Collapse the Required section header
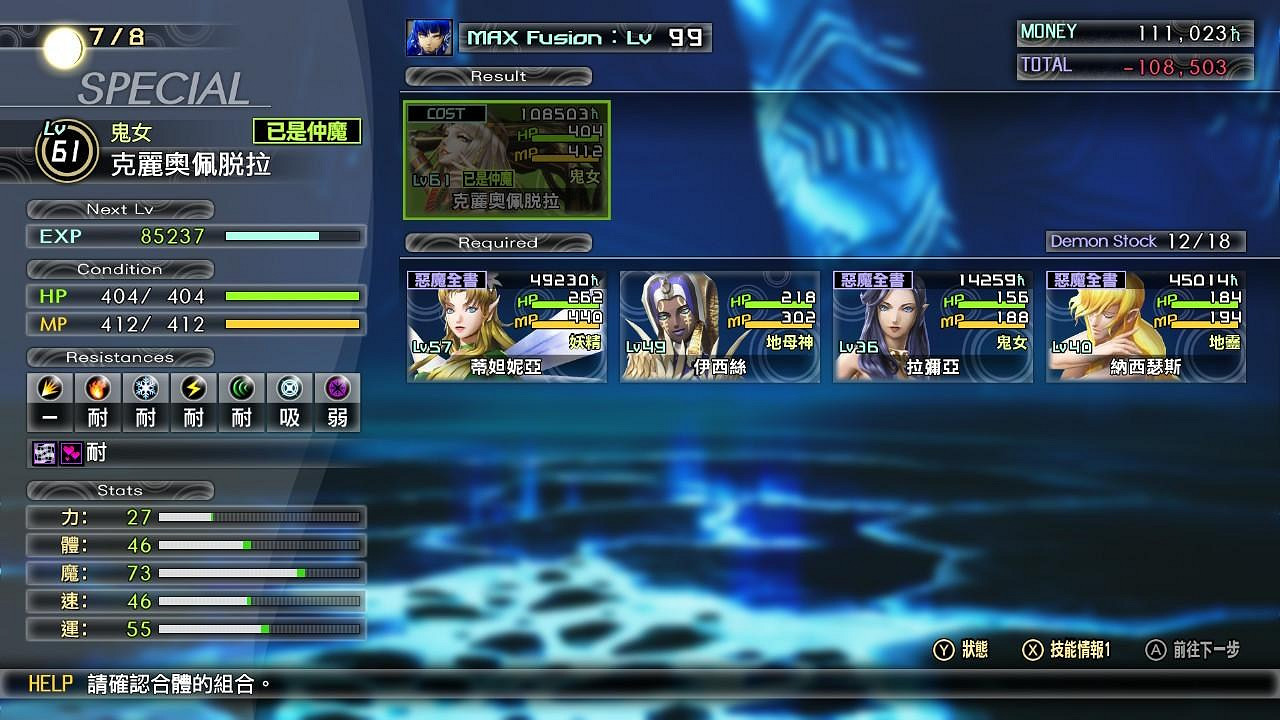Screen dimensions: 1280x720 click(x=497, y=242)
